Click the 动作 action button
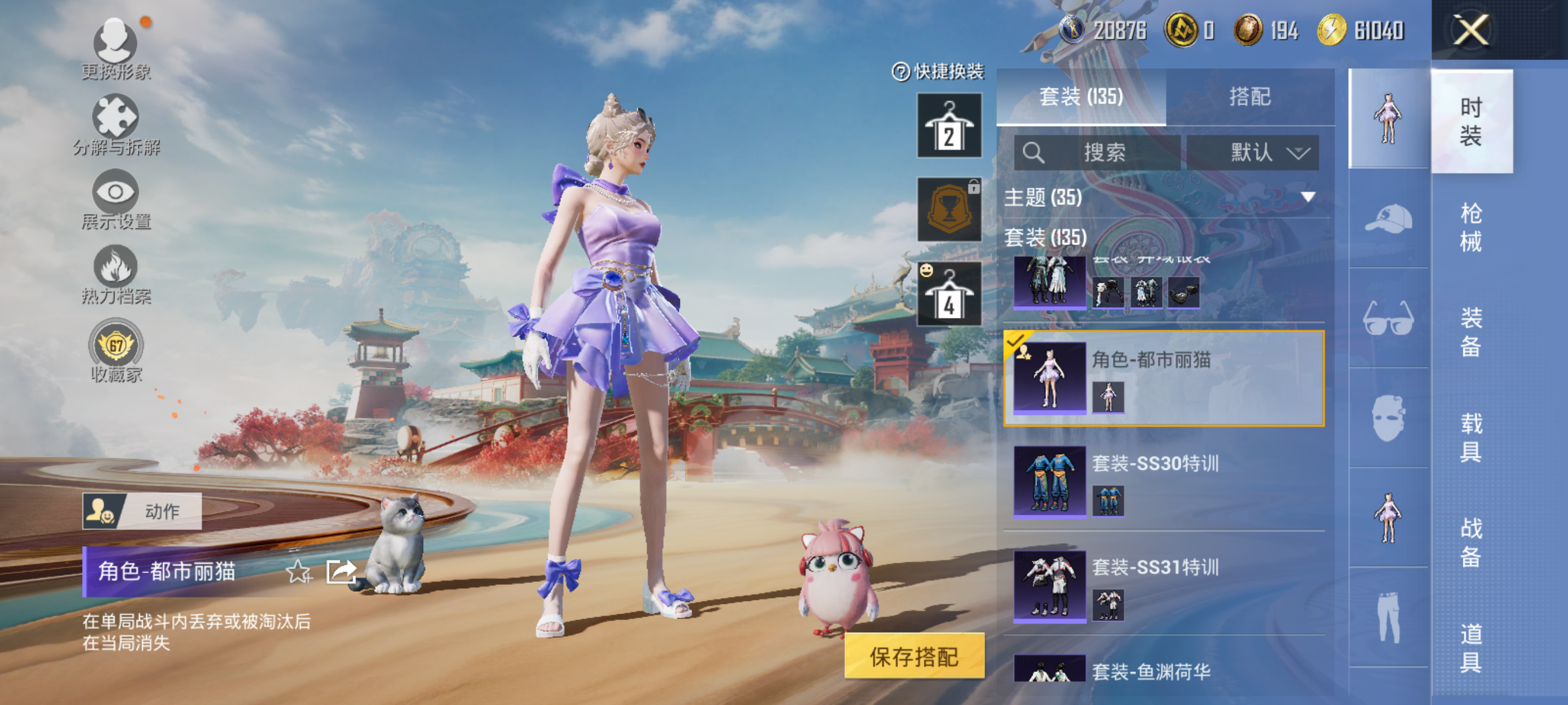 (x=142, y=511)
